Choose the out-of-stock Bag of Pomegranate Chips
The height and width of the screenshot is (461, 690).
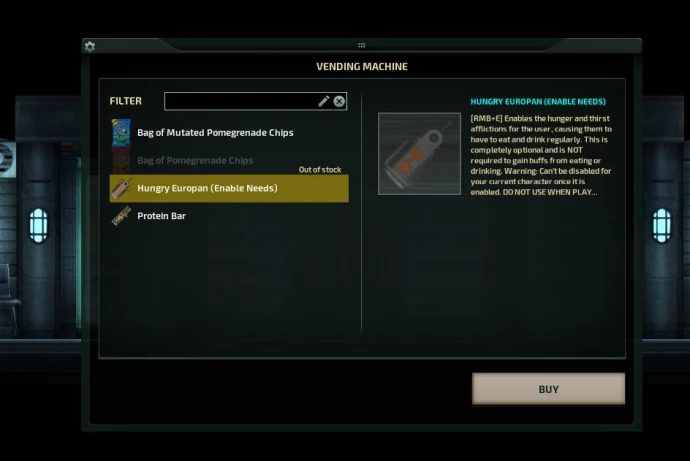[x=195, y=160]
